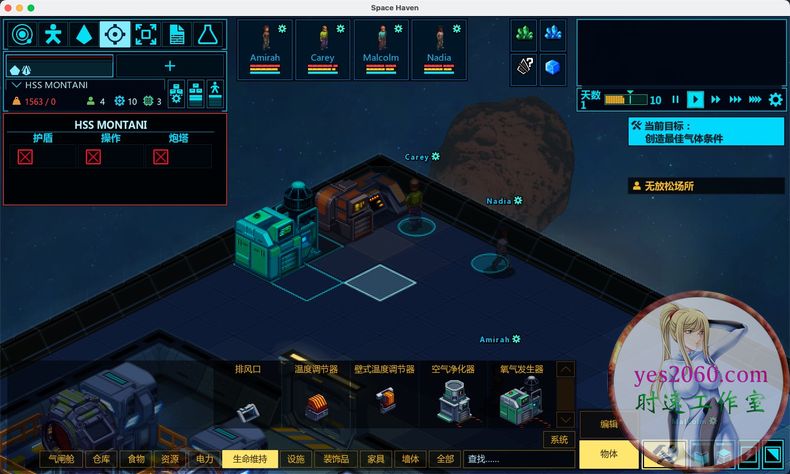Select Amirah's crew portrait
Image resolution: width=790 pixels, height=474 pixels.
265,47
